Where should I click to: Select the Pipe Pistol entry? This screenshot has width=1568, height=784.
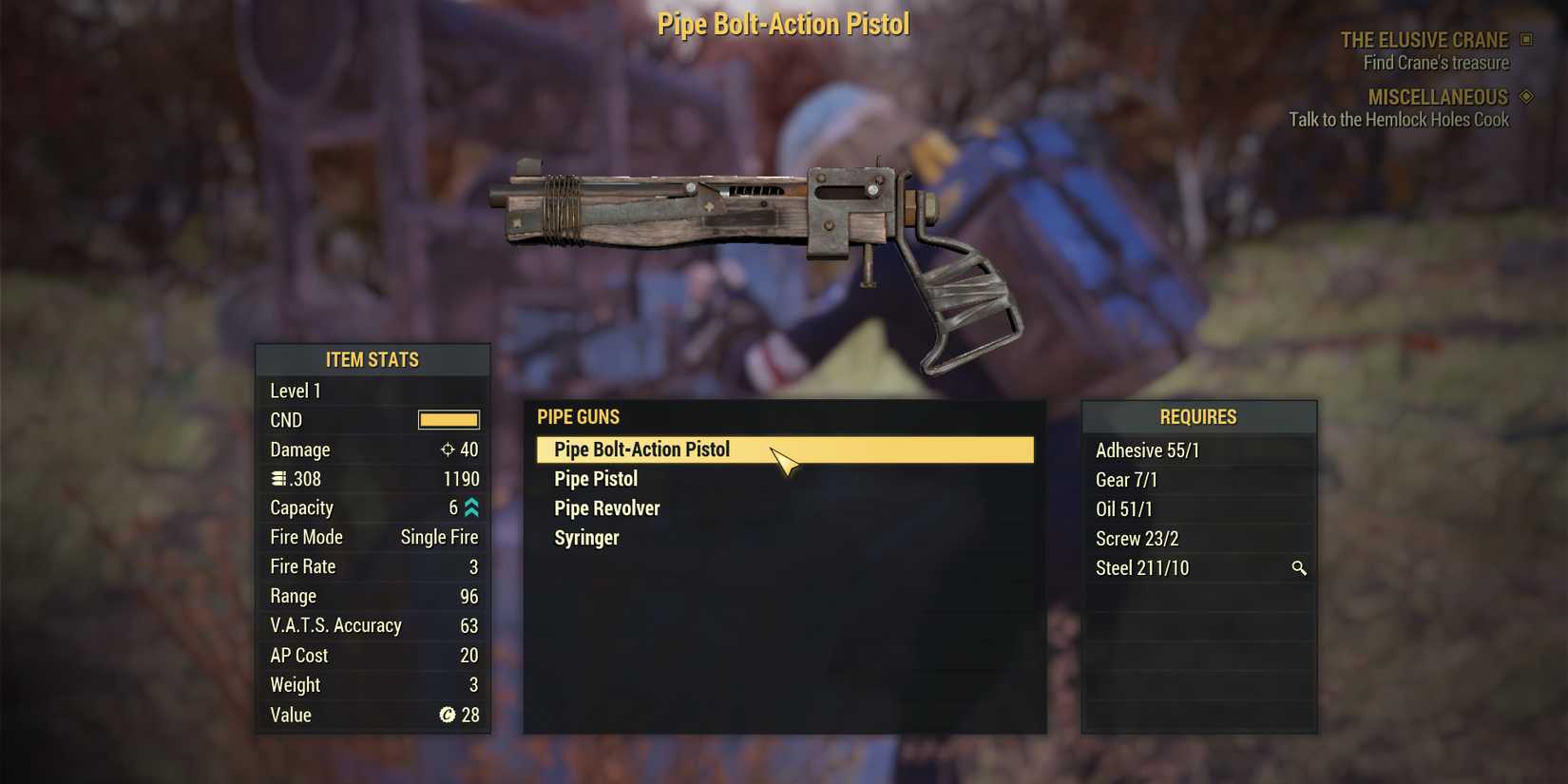coord(596,478)
